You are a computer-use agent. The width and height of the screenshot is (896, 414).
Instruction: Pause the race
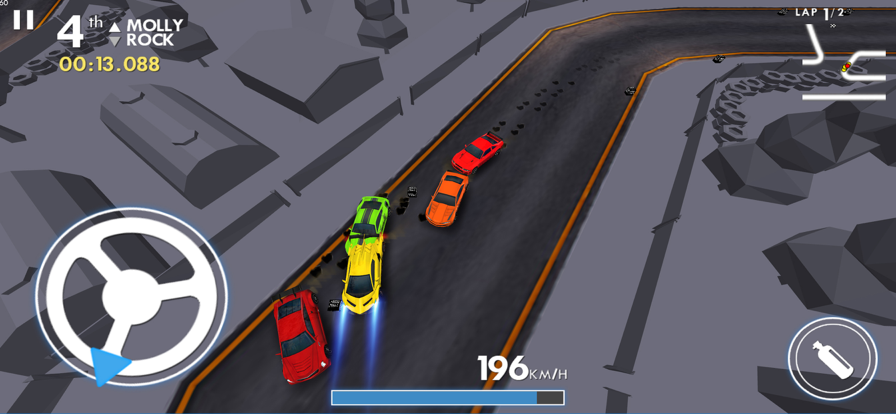[x=22, y=20]
